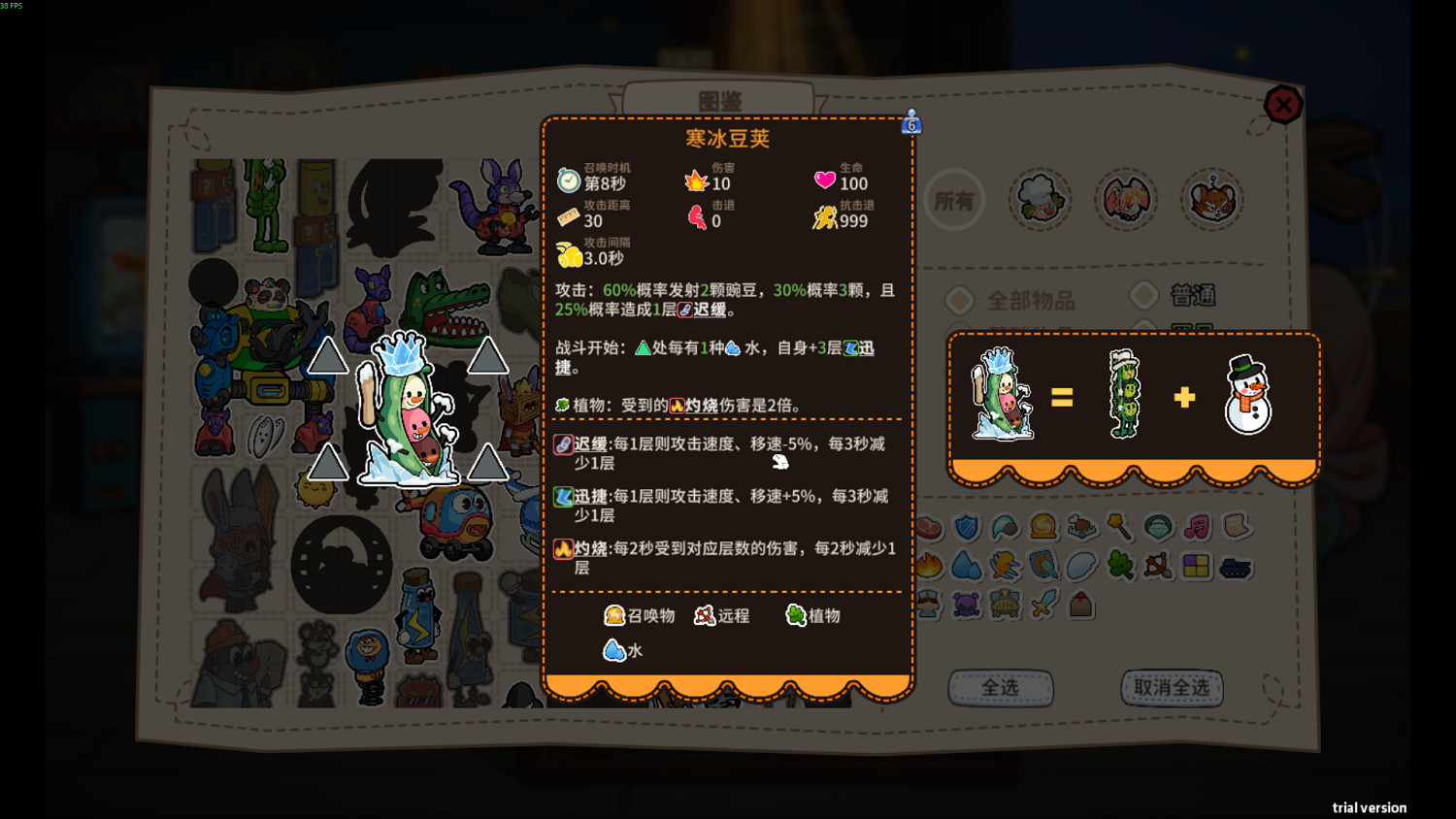1456x819 pixels.
Task: Click the 全选 (Select All) button
Action: (x=1002, y=687)
